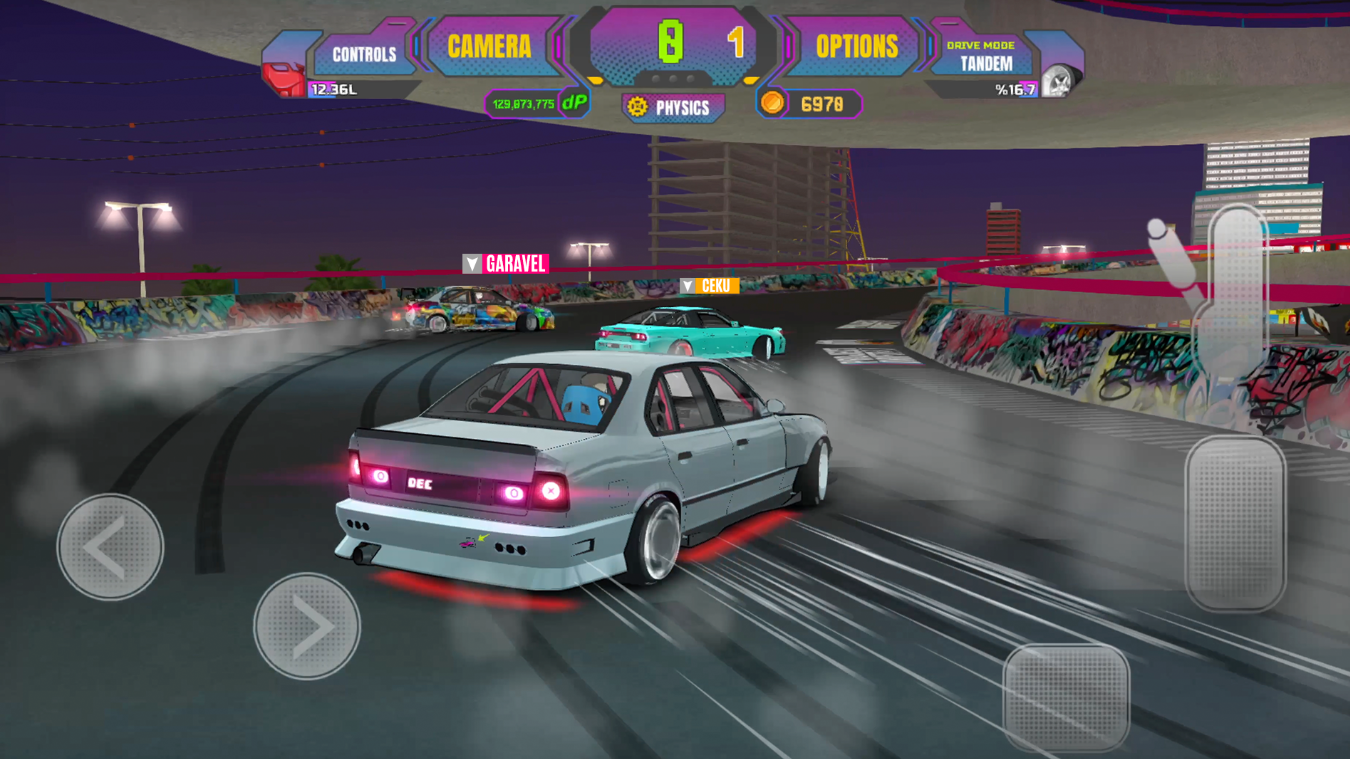
Task: Tap the right steering arrow
Action: [x=307, y=626]
